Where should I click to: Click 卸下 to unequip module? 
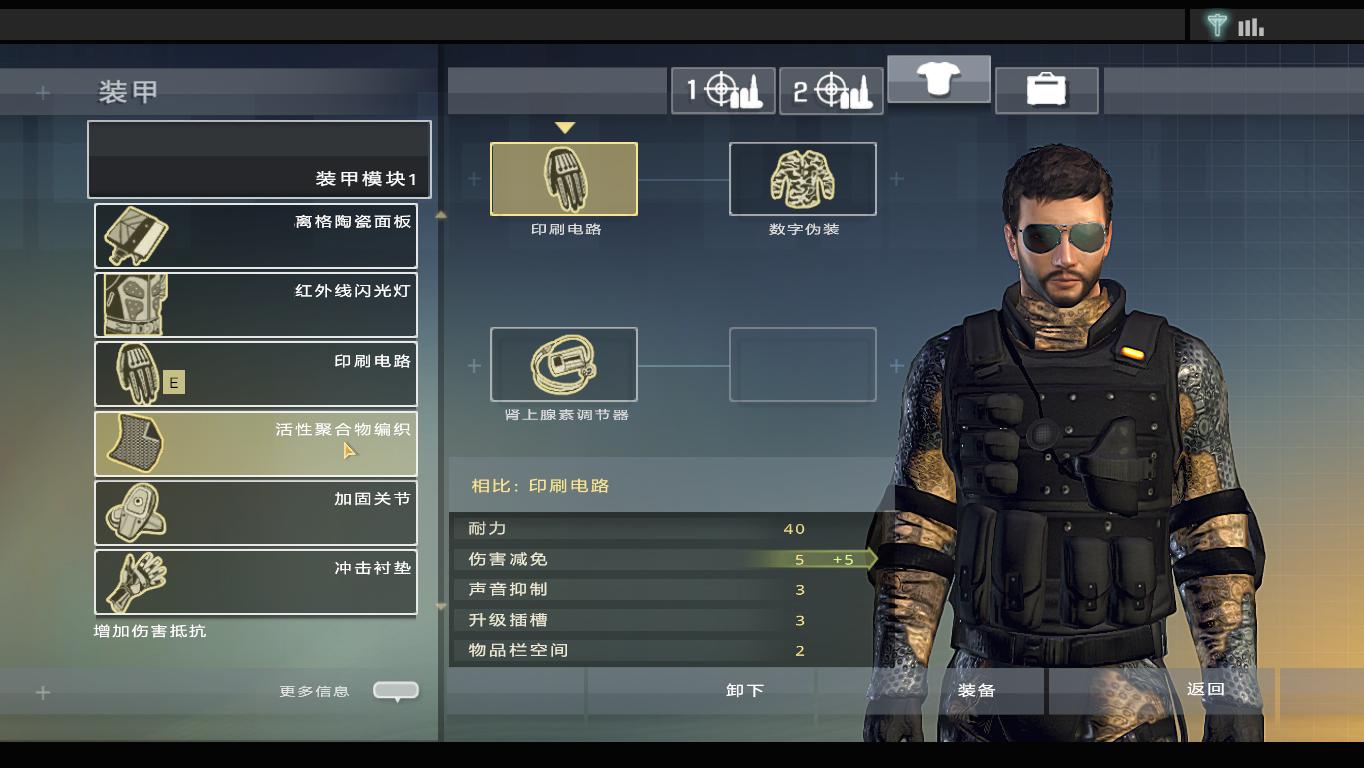[745, 690]
